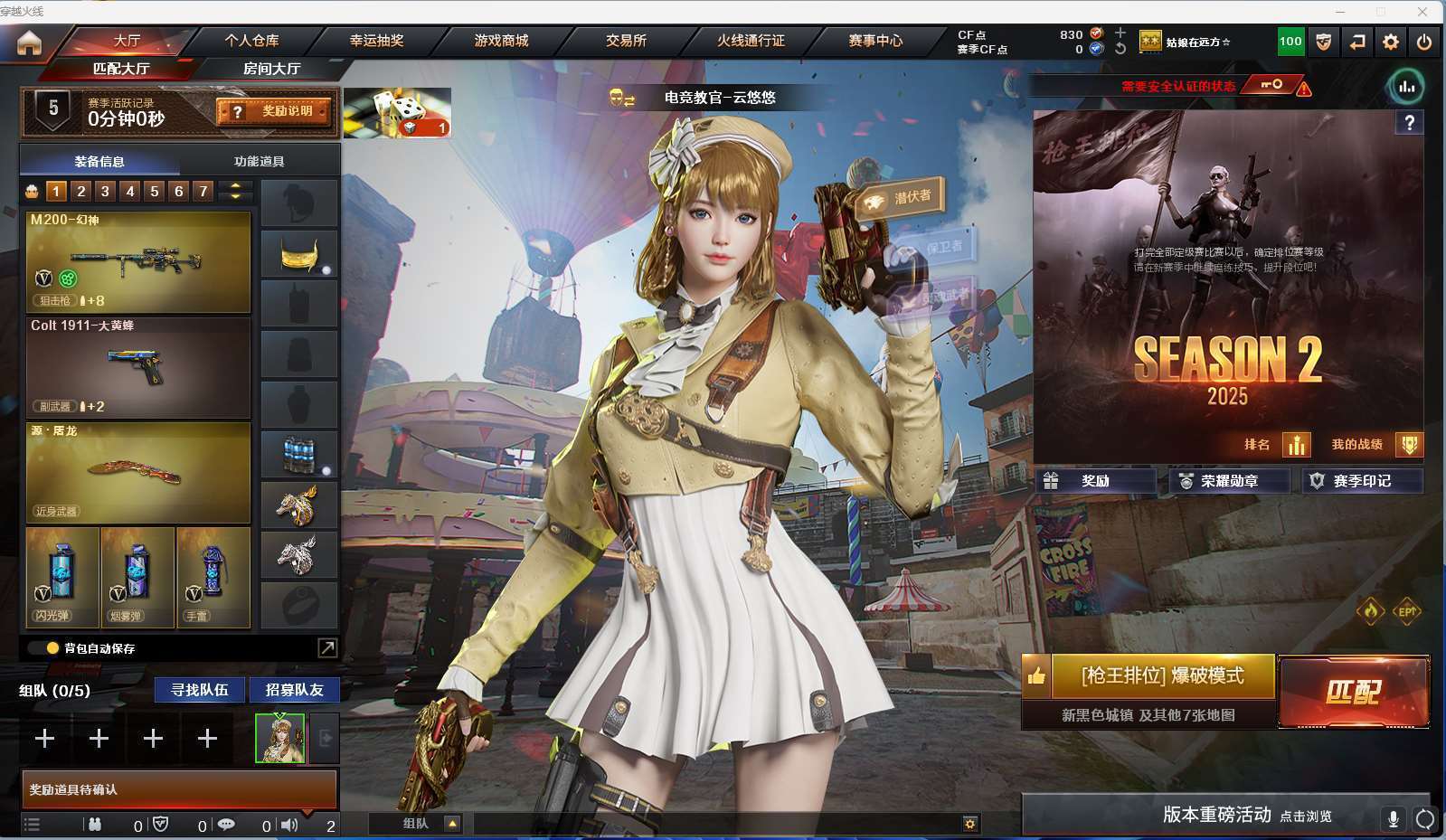
Task: Choose backpack number 3
Action: 105,191
